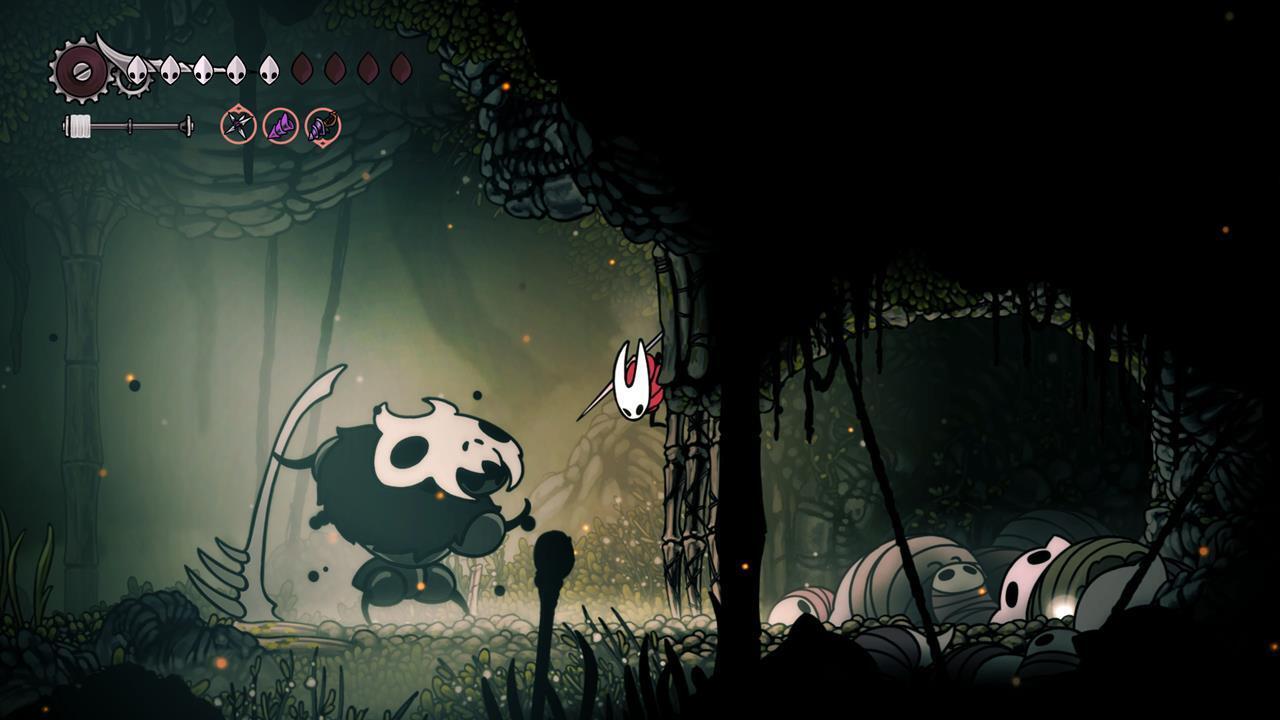
Task: Select the four-pointed shuriken tool icon
Action: (x=238, y=125)
